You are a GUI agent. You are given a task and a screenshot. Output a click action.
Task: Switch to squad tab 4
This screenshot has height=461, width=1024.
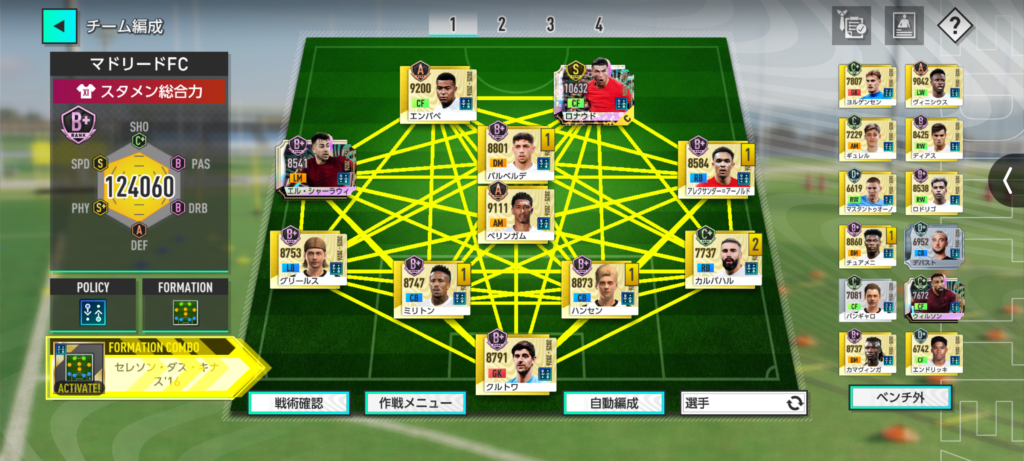click(x=599, y=25)
